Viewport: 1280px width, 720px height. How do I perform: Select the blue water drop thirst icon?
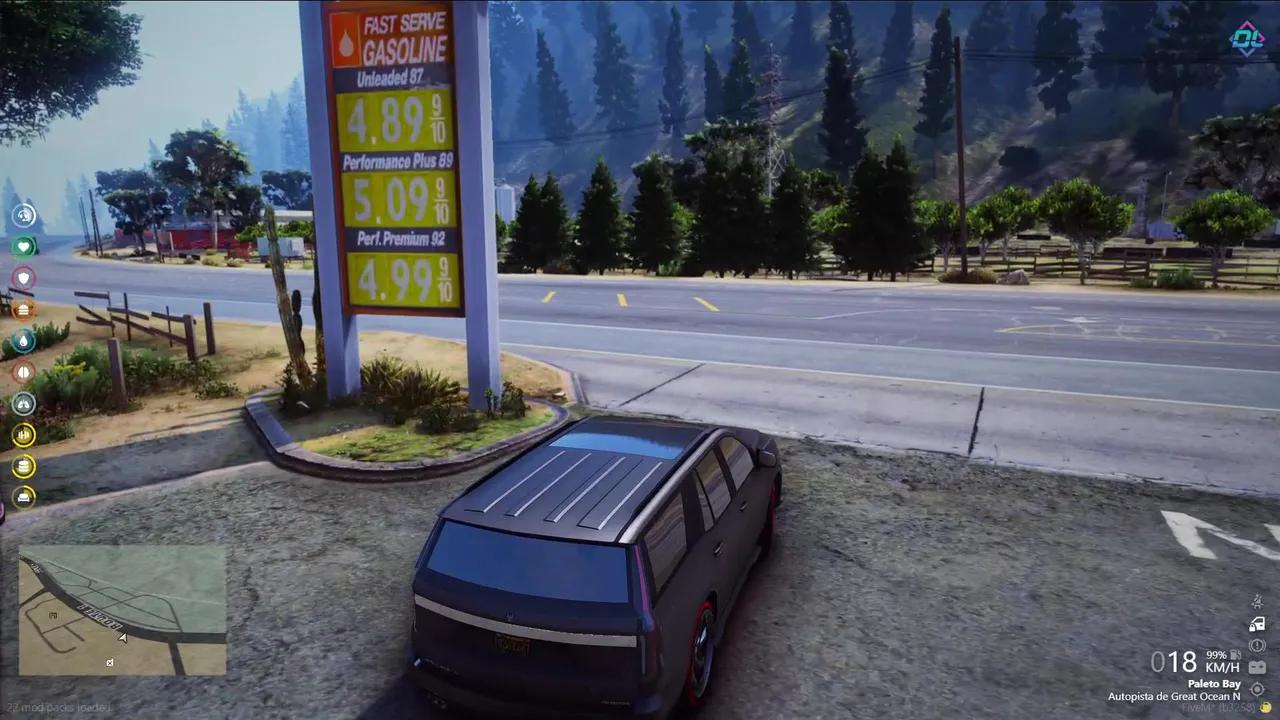click(23, 341)
